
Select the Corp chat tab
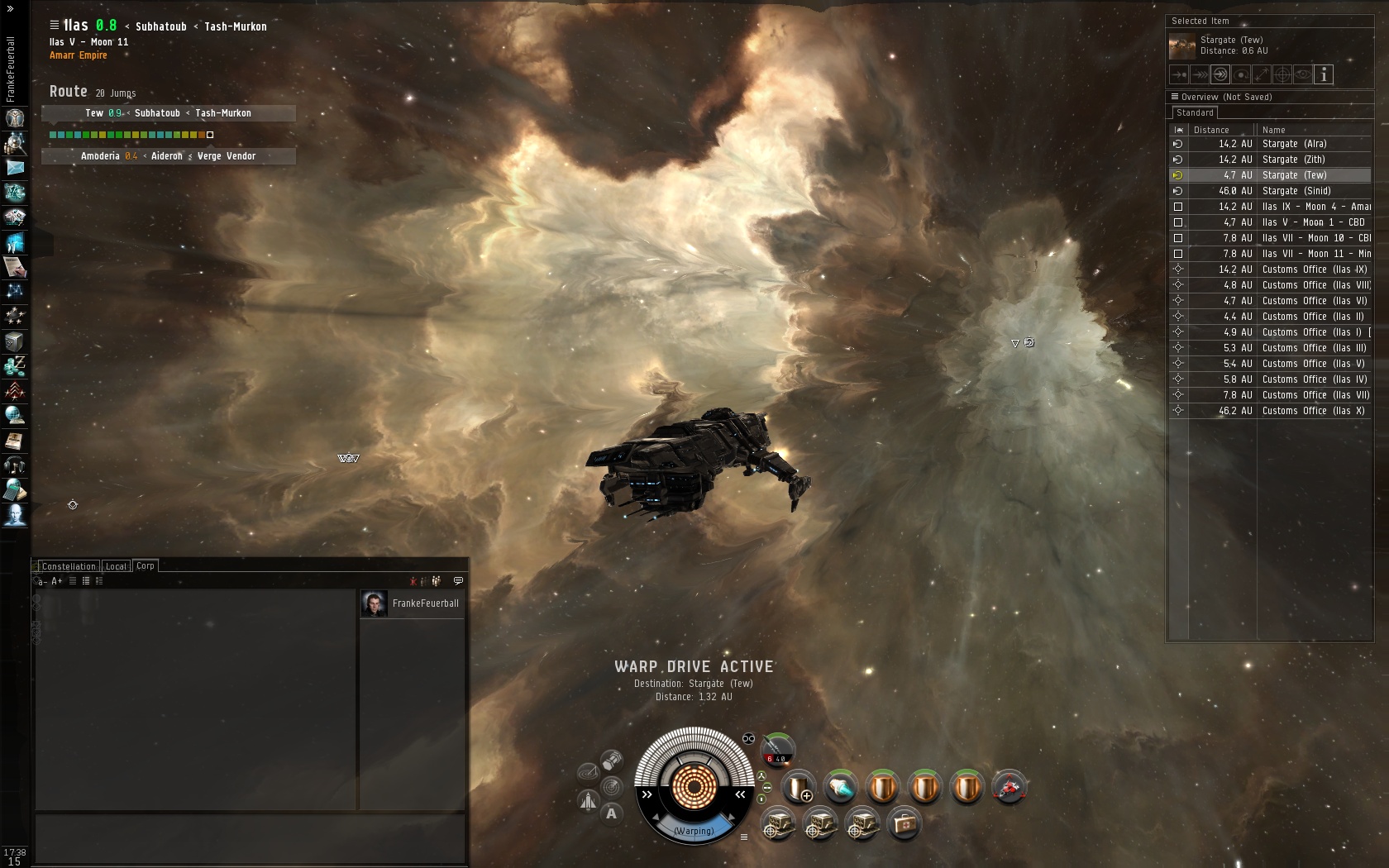pyautogui.click(x=146, y=566)
